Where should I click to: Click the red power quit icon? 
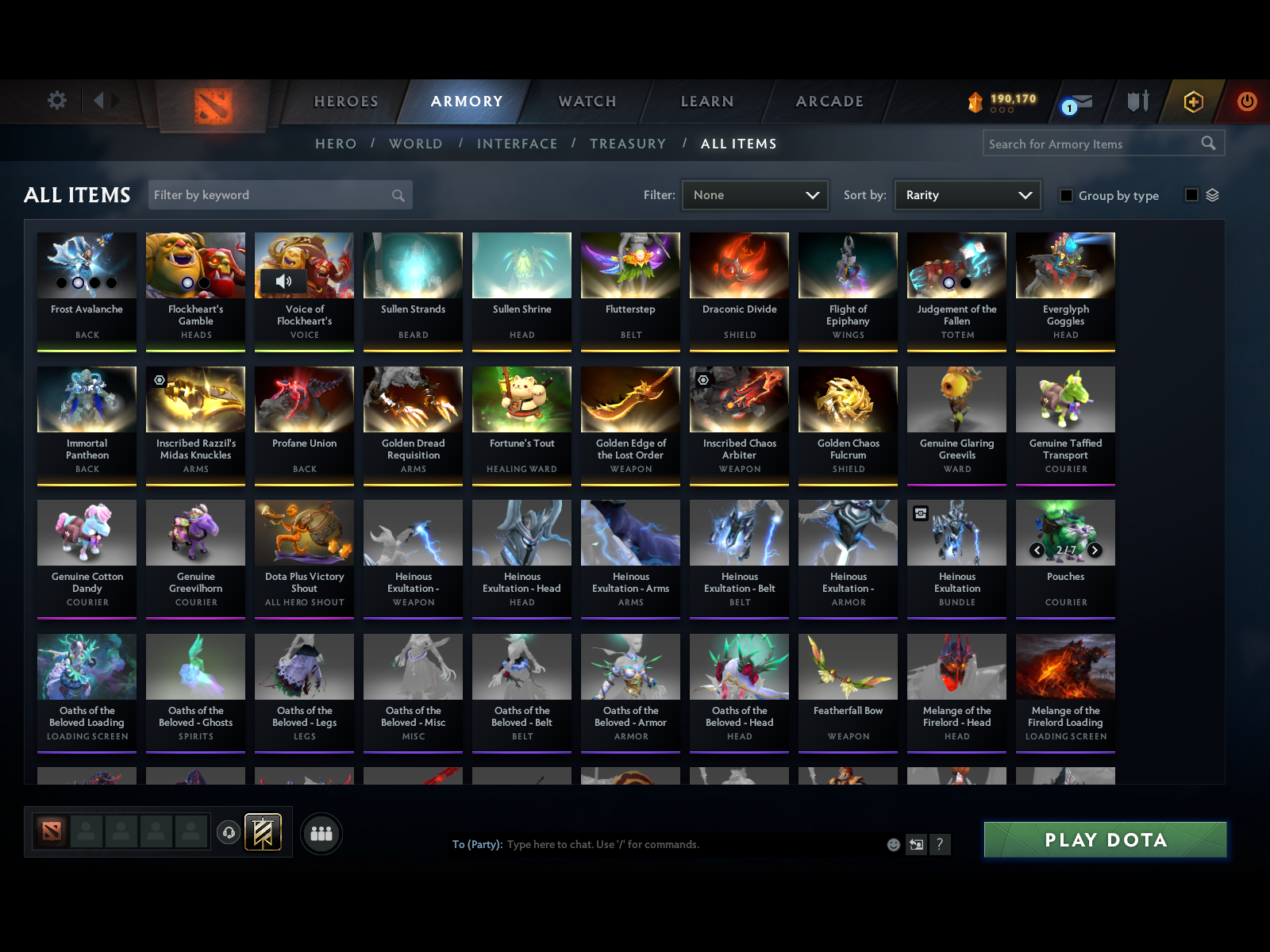pos(1245,102)
